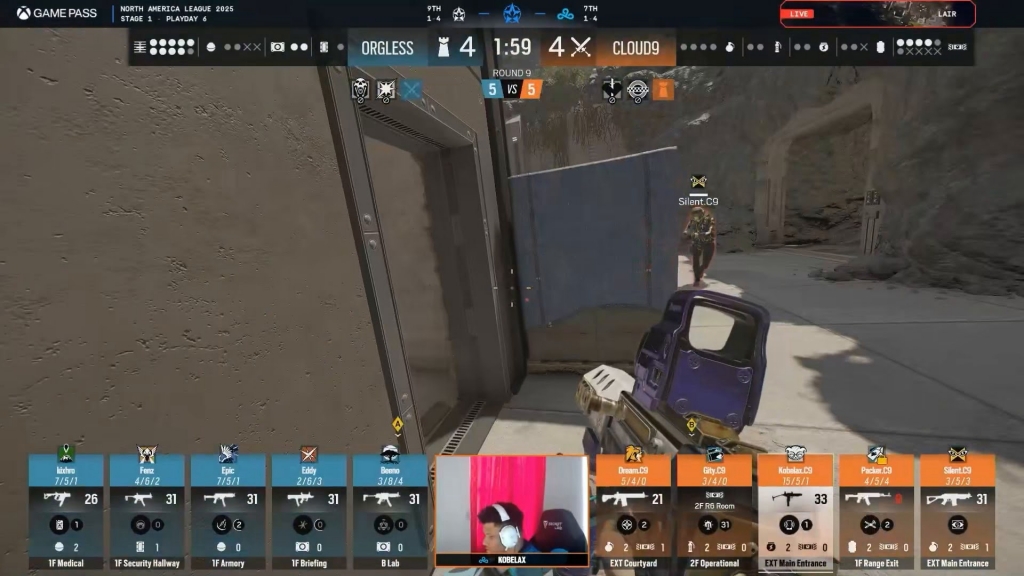Click the LIVE Lair map banner
Viewport: 1024px width, 576px height.
[877, 14]
